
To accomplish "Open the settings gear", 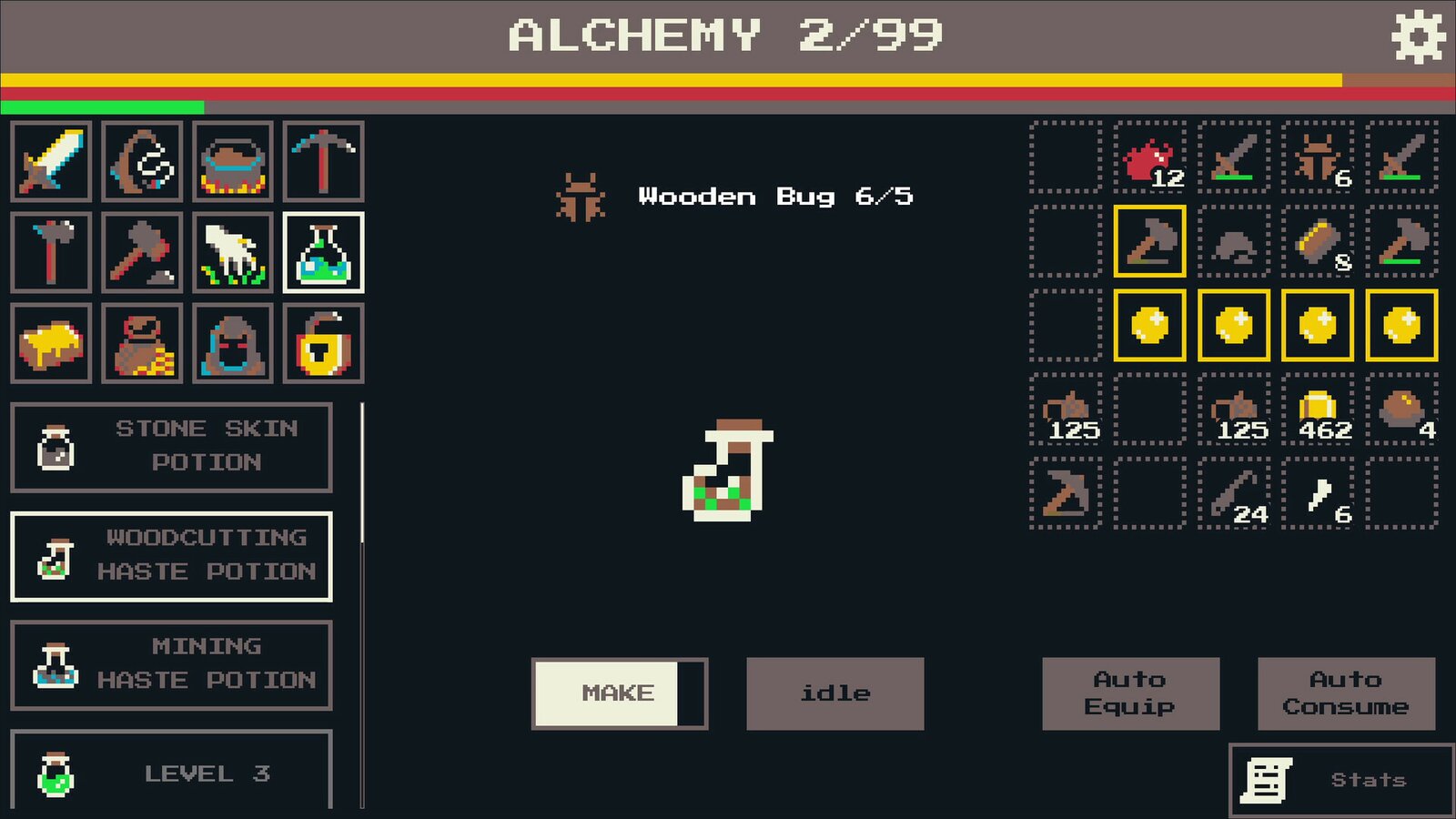I will point(1418,36).
